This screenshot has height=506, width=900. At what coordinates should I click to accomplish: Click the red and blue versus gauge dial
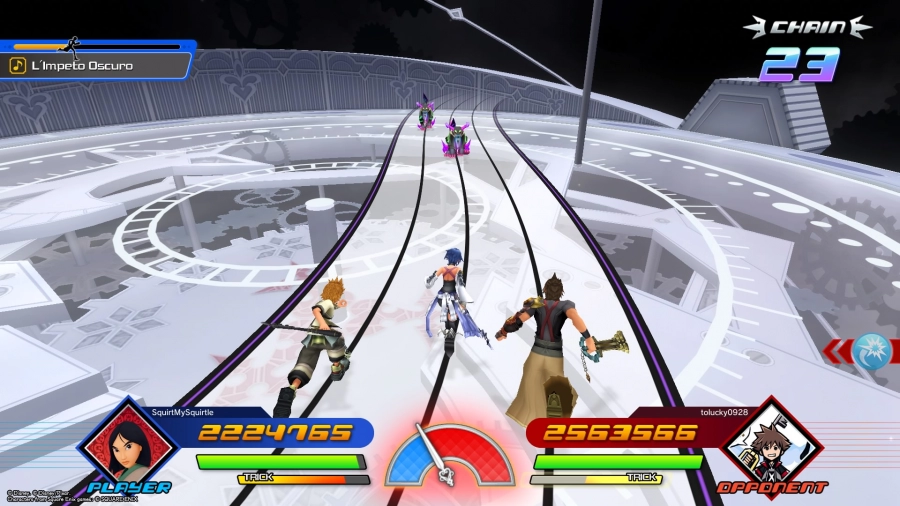[450, 455]
